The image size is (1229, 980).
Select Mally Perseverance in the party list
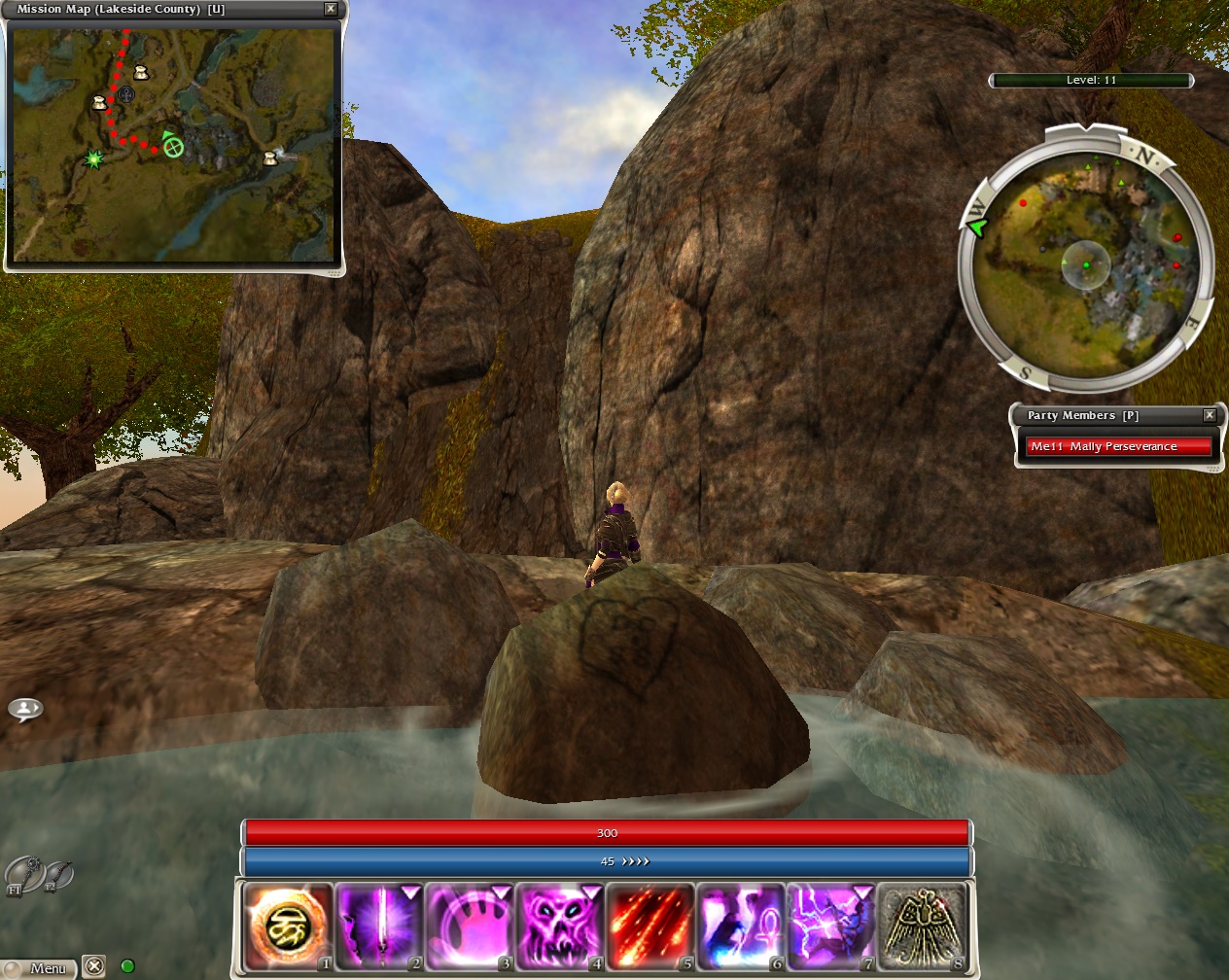(1118, 446)
